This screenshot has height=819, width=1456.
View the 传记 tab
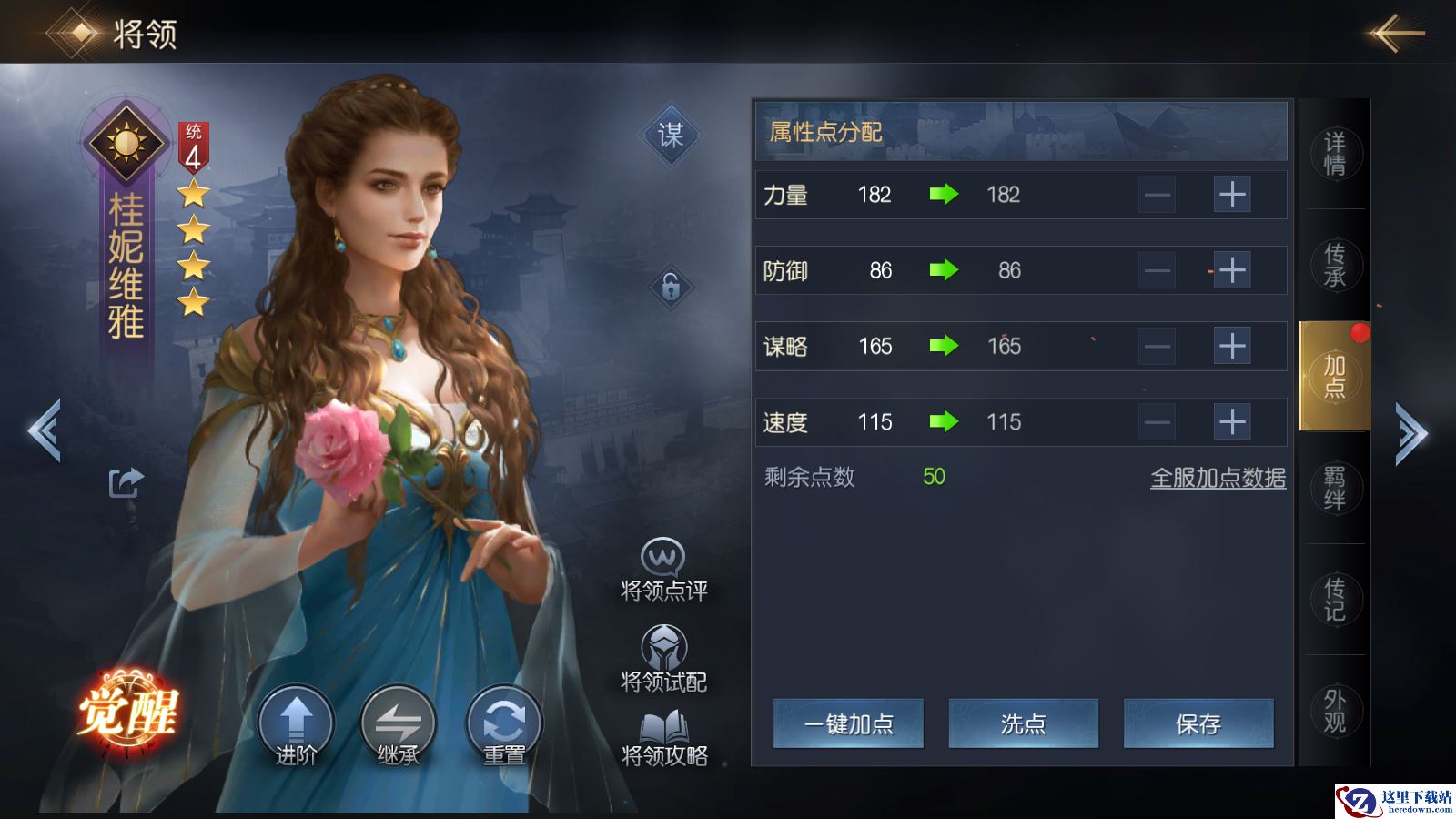tap(1334, 599)
